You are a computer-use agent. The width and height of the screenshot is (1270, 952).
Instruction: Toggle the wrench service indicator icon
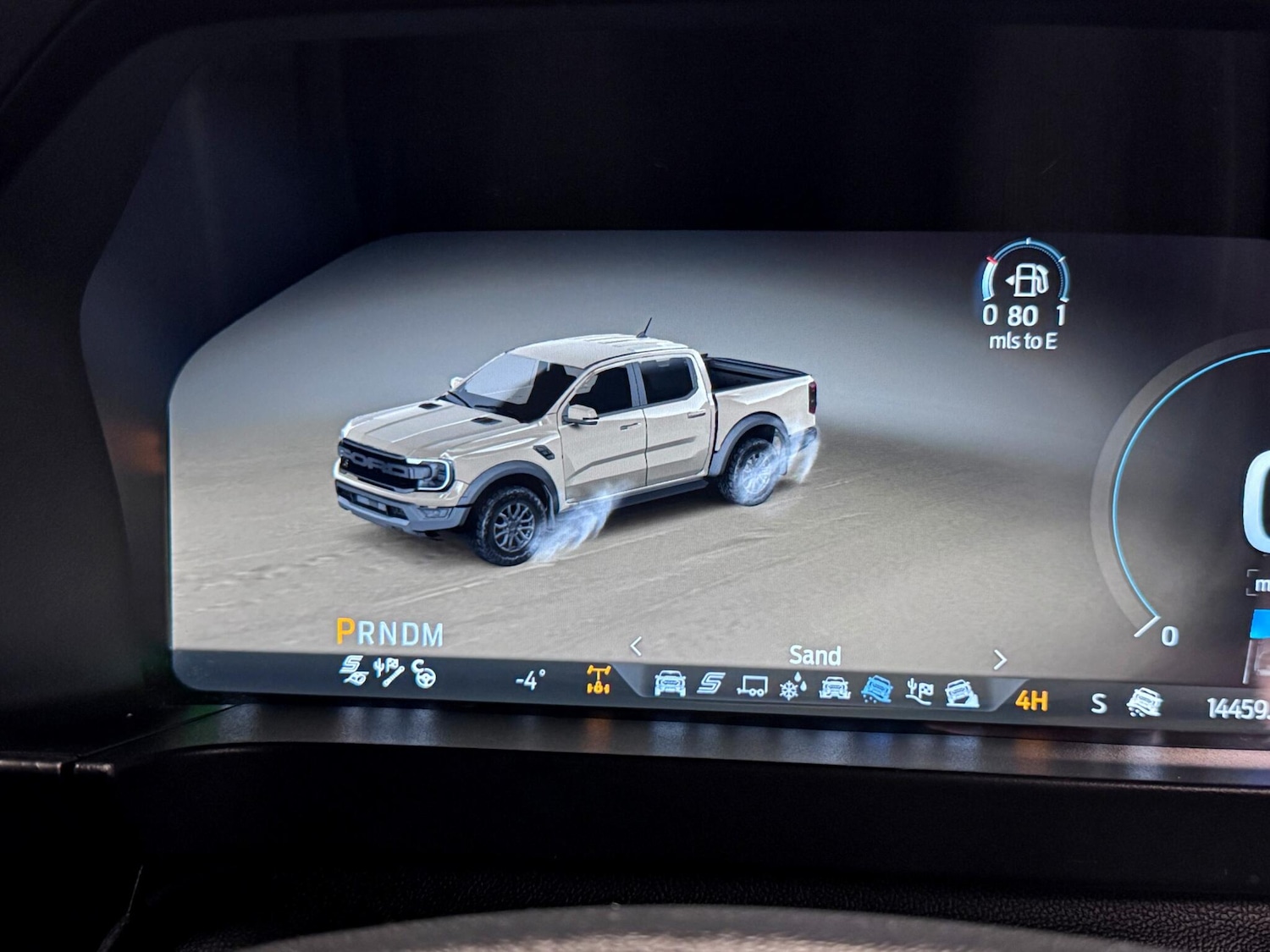[x=388, y=675]
